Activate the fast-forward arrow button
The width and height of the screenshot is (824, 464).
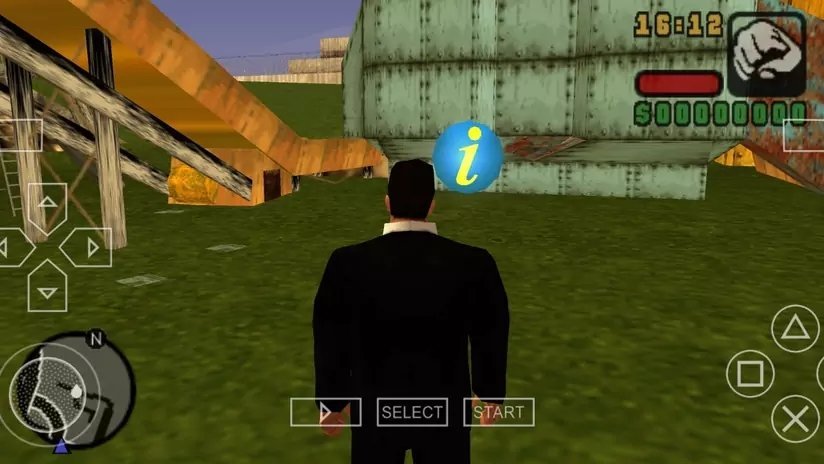click(325, 412)
